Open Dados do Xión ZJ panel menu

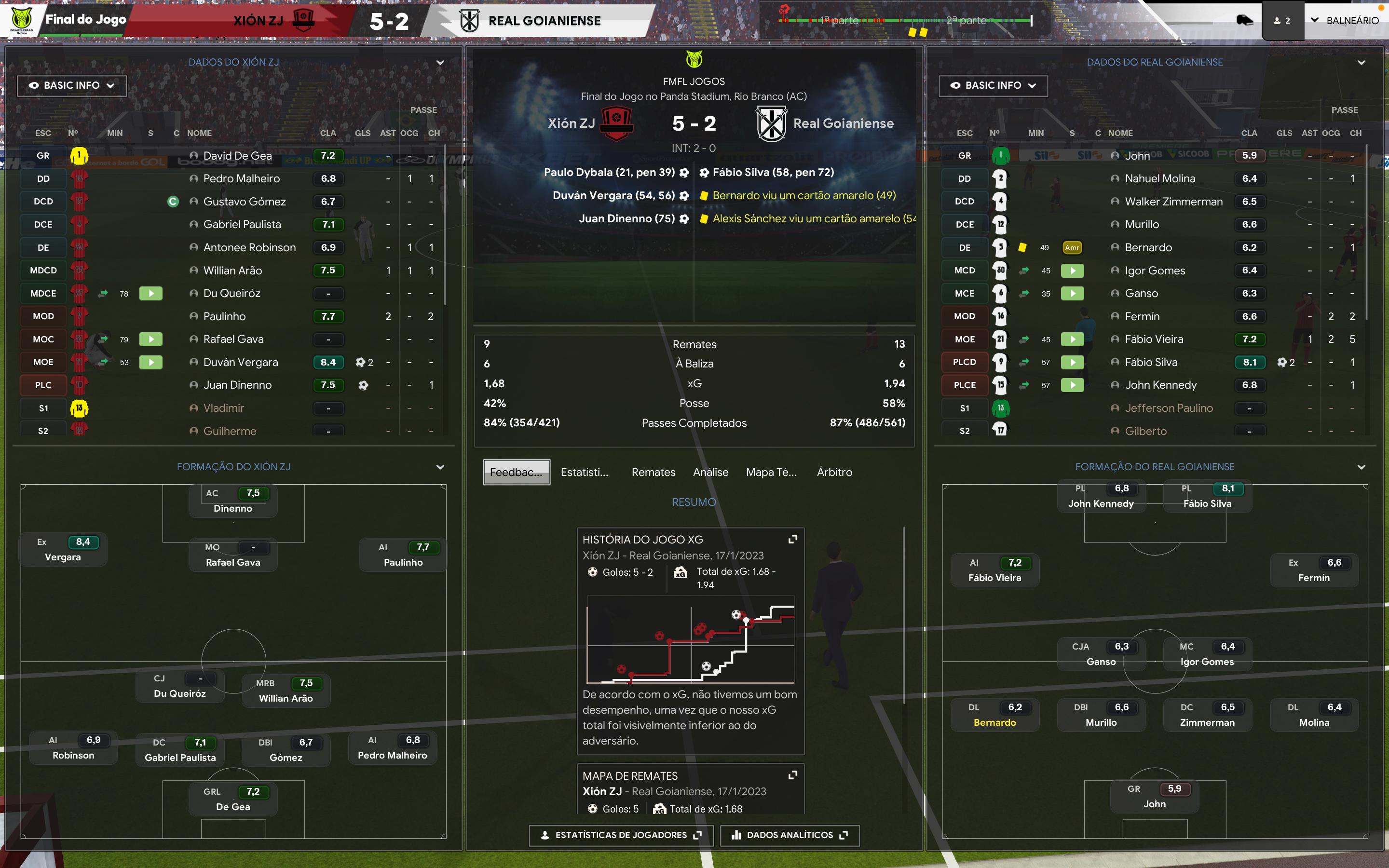(x=440, y=63)
